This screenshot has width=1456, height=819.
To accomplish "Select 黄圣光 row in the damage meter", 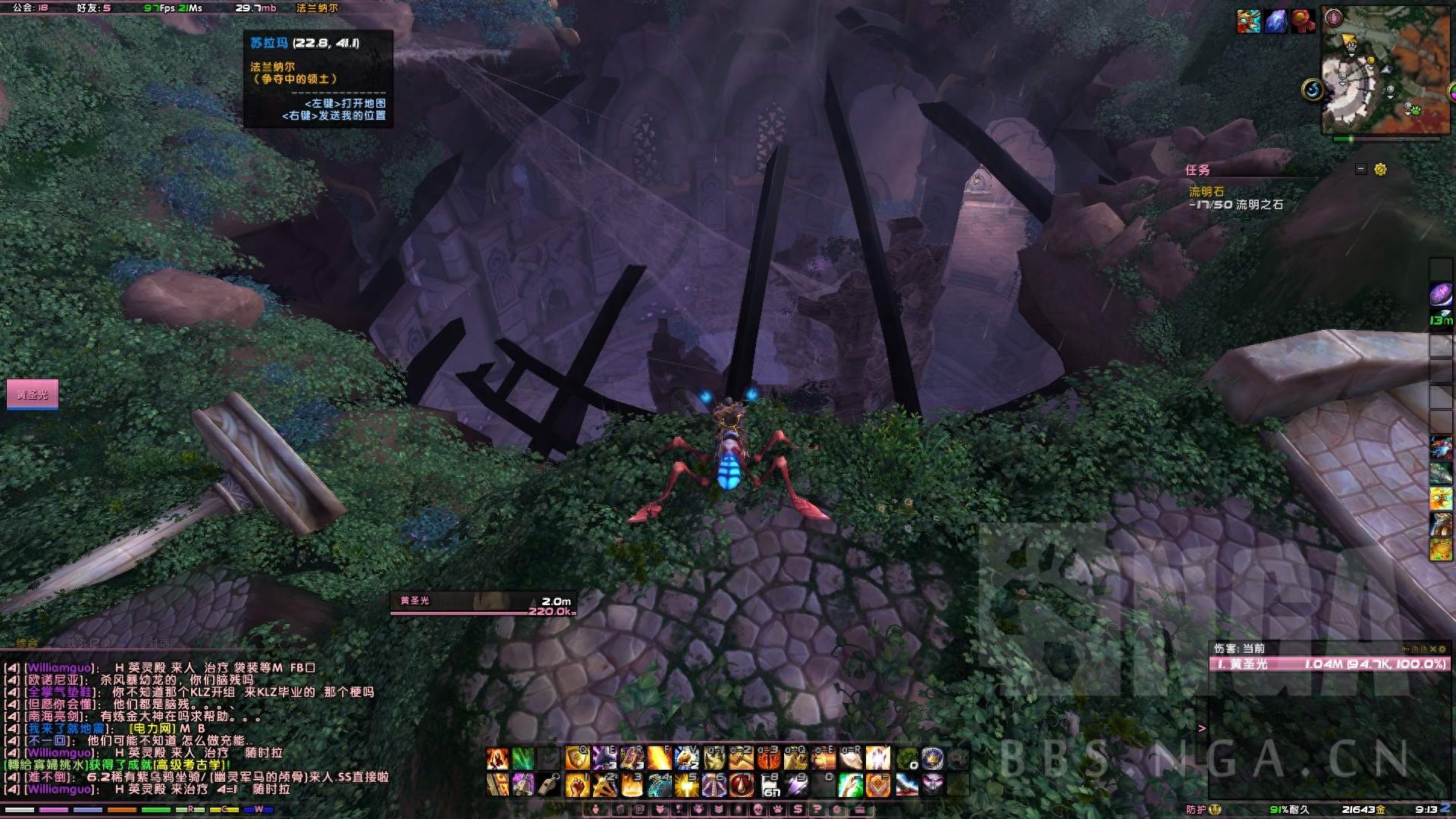I will tap(1329, 664).
